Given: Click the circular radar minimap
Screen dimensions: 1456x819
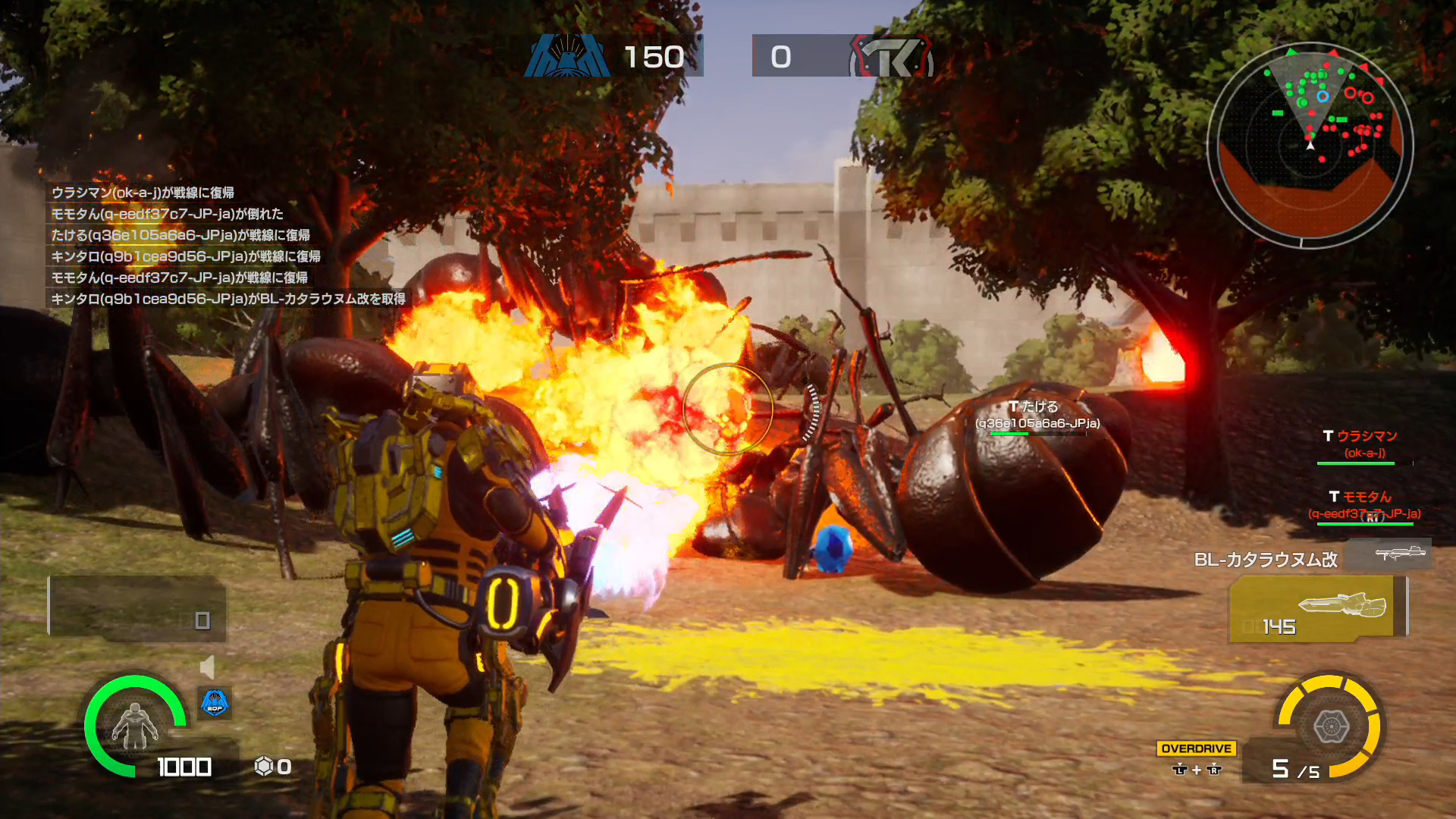Looking at the screenshot, I should point(1310,144).
